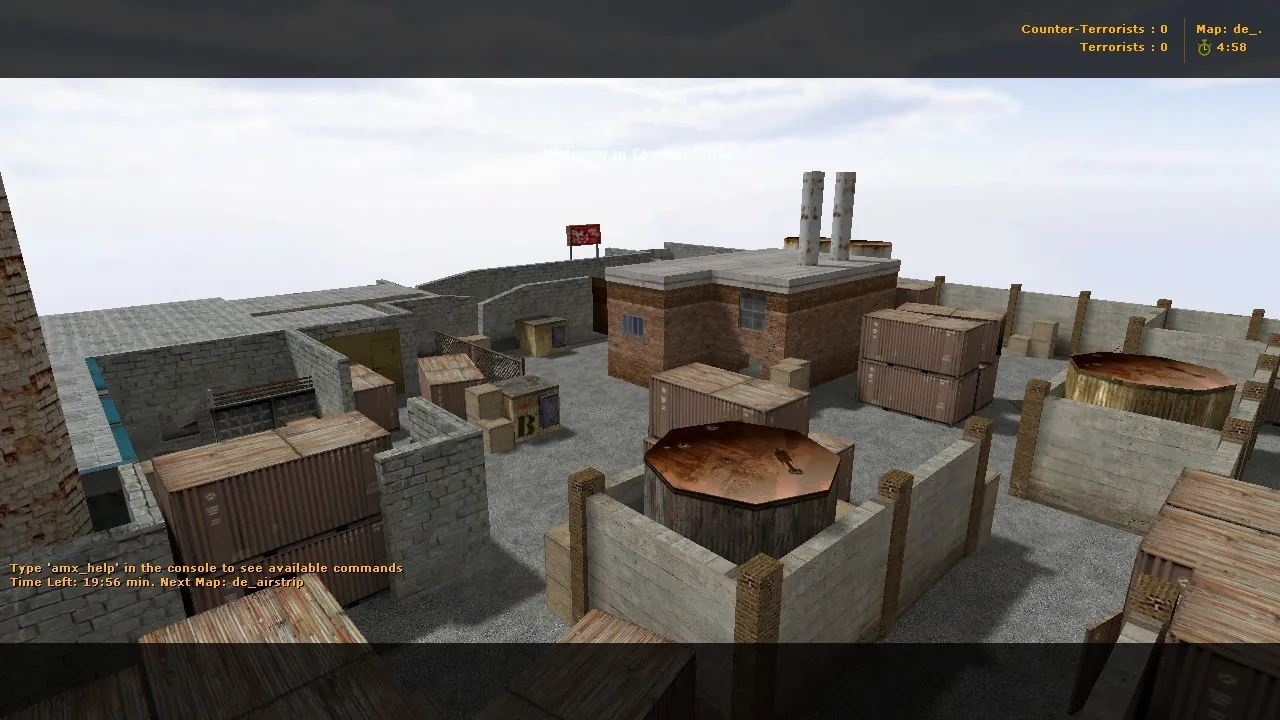The image size is (1280, 720).
Task: Select the Map: de_ label in the HUD
Action: point(1228,29)
